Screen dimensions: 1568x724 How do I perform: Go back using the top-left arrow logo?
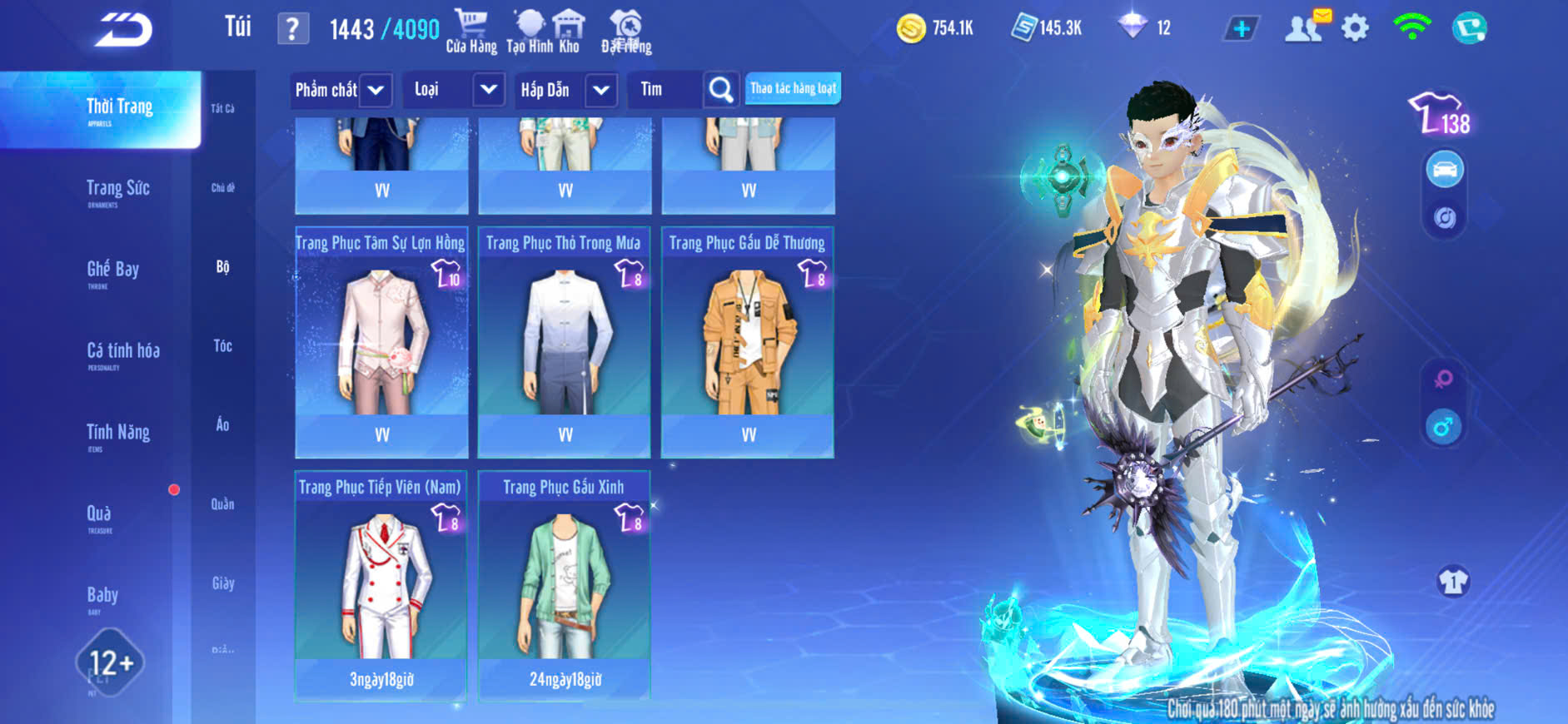click(x=123, y=30)
